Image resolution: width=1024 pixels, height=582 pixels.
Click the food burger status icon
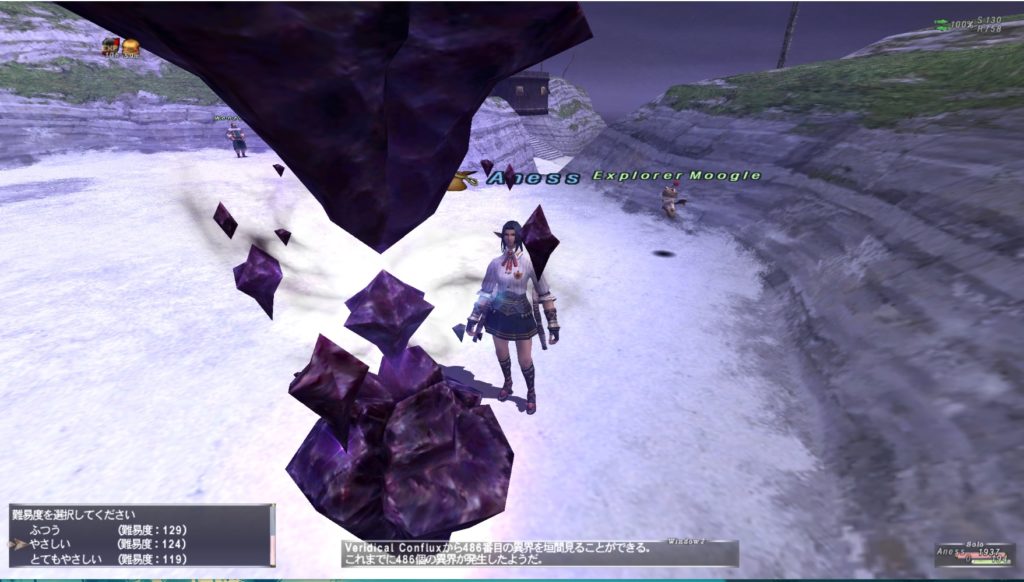point(131,46)
